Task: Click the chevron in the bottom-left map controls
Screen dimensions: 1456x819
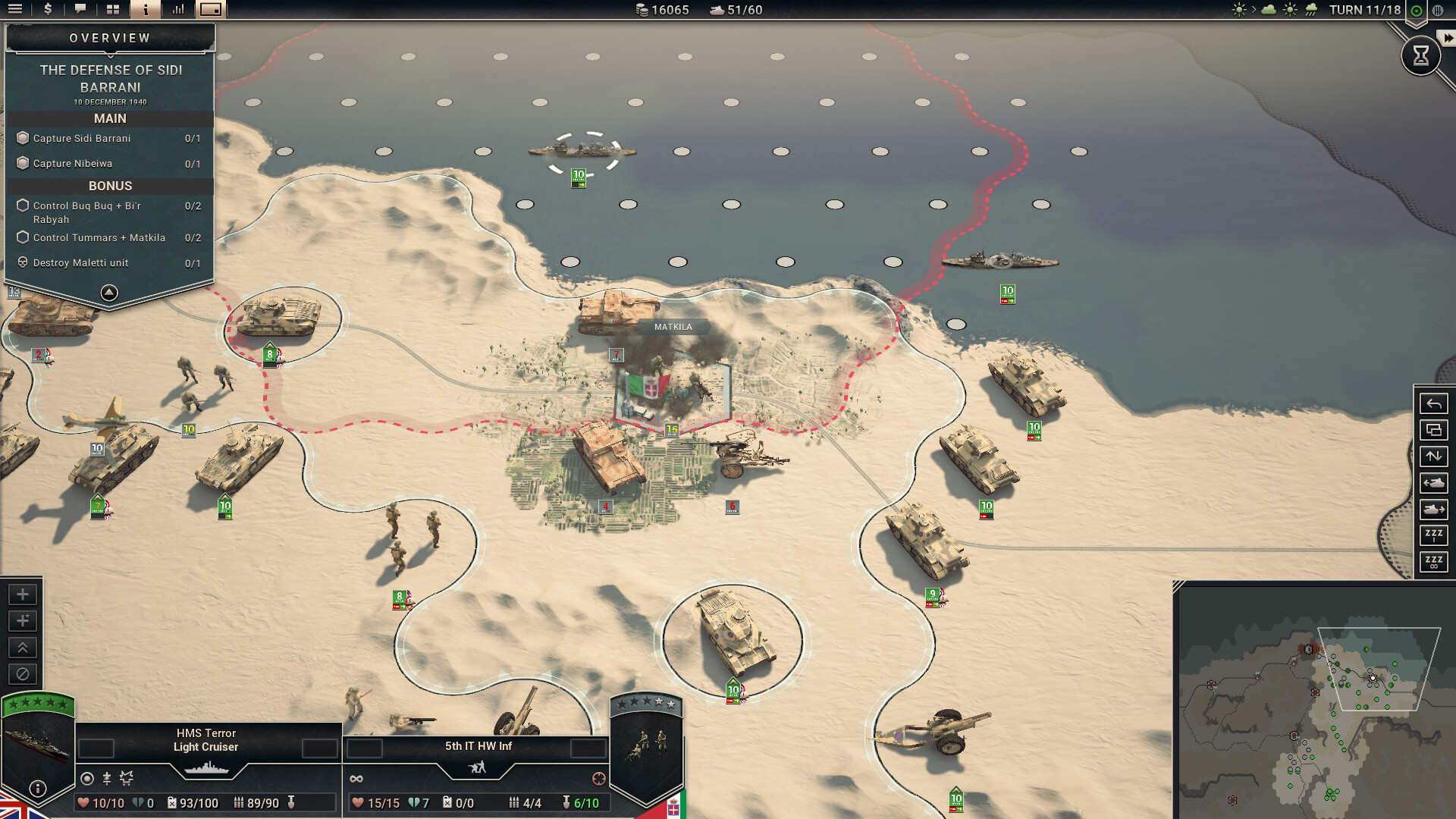Action: pyautogui.click(x=22, y=647)
